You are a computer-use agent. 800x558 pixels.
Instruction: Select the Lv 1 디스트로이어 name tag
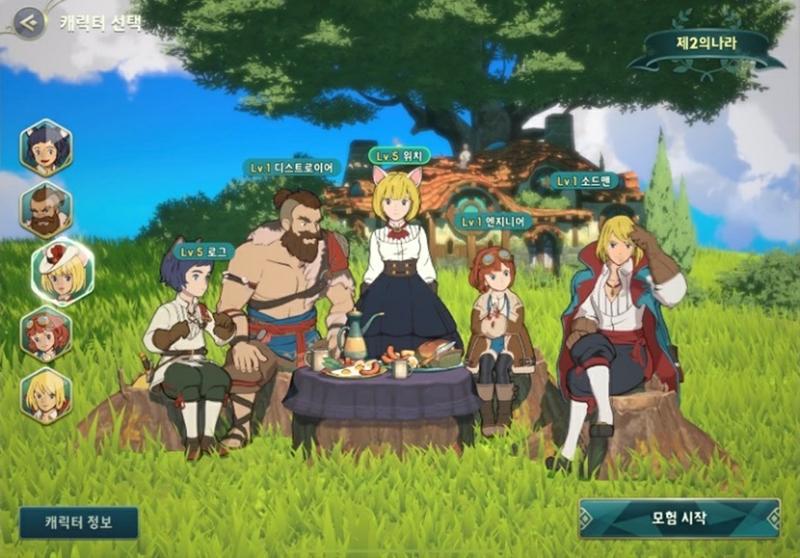click(293, 168)
